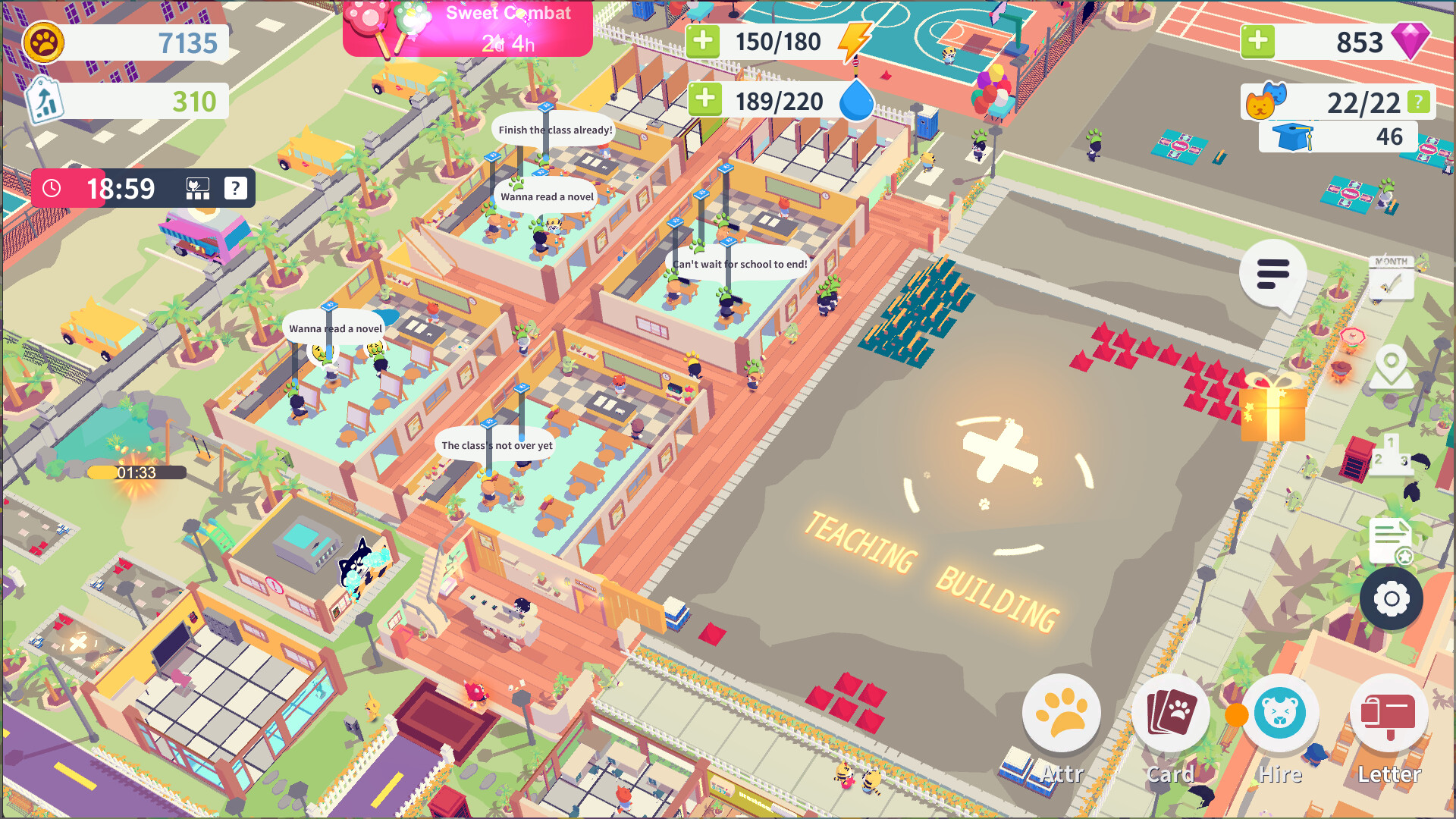Click the 01:33 progress bar

pos(135,472)
